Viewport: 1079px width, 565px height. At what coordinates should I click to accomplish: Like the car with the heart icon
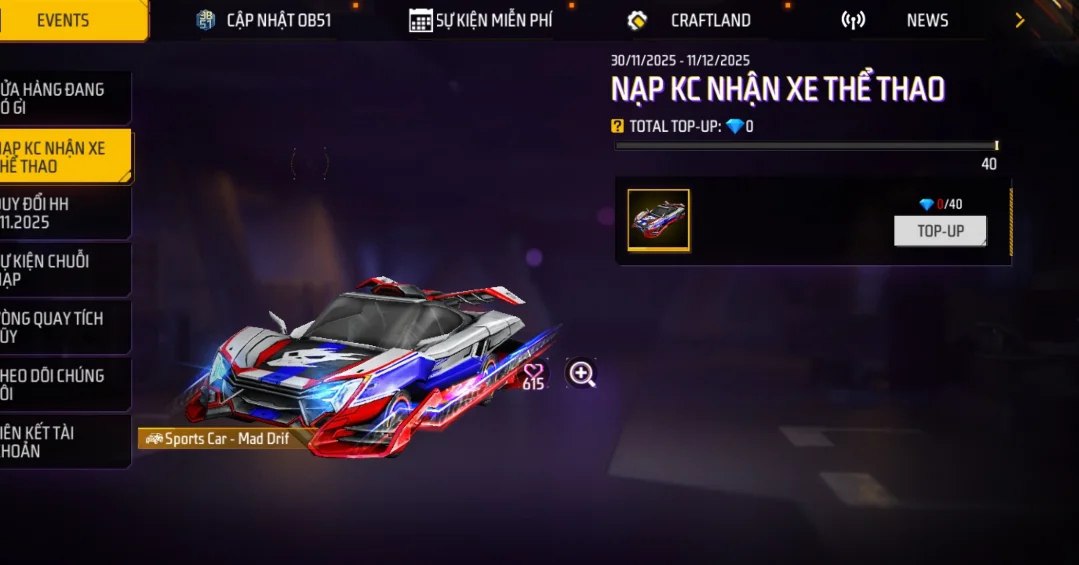tap(534, 371)
